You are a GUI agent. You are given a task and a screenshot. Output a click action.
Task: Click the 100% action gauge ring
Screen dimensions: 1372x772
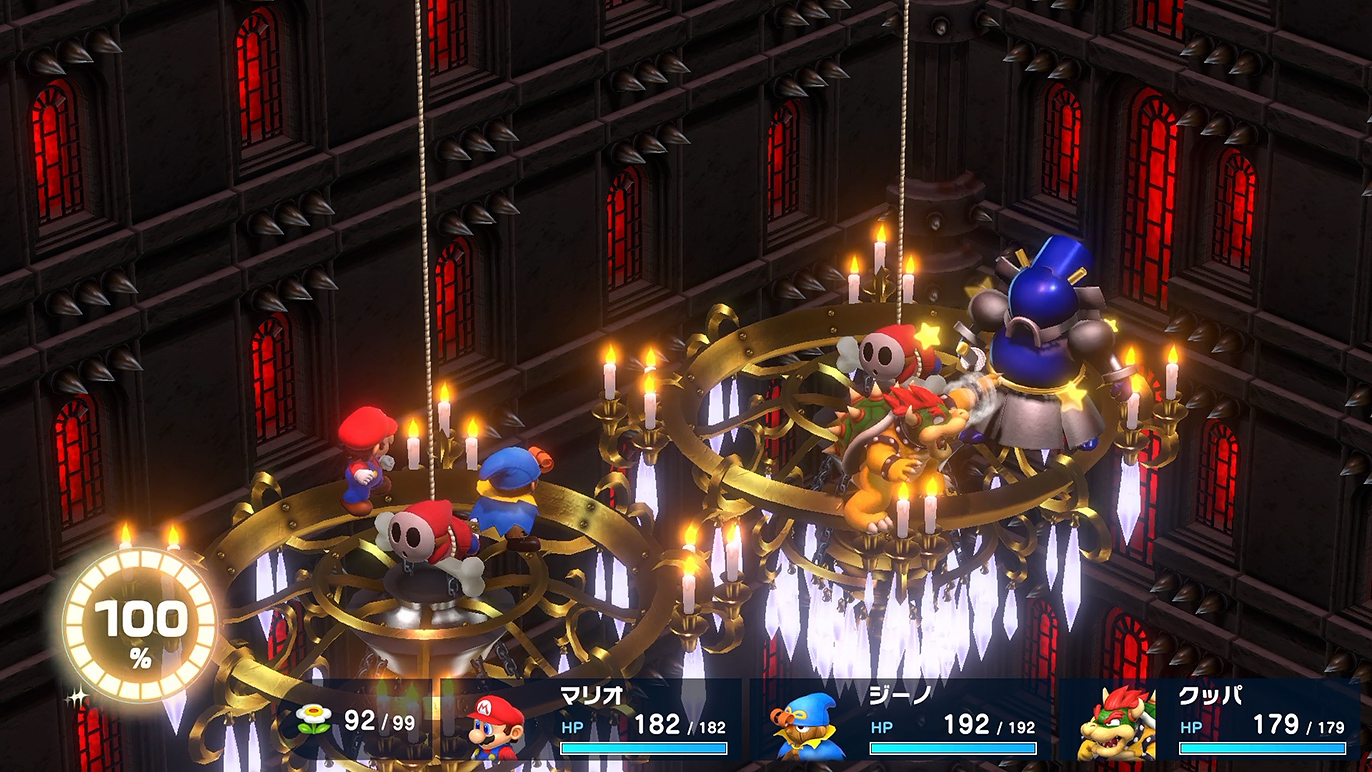(x=140, y=628)
